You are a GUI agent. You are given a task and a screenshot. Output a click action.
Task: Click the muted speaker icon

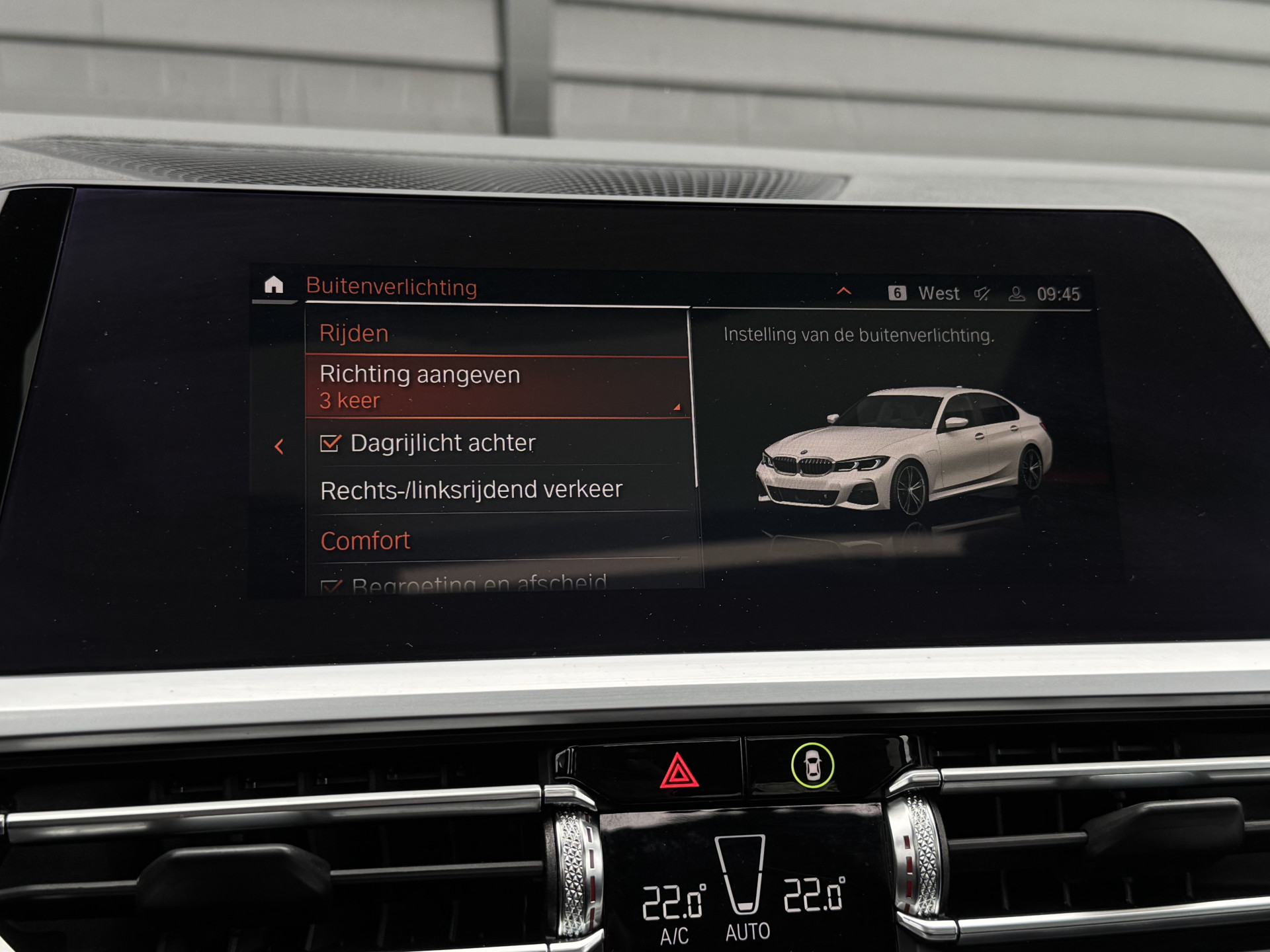point(984,294)
